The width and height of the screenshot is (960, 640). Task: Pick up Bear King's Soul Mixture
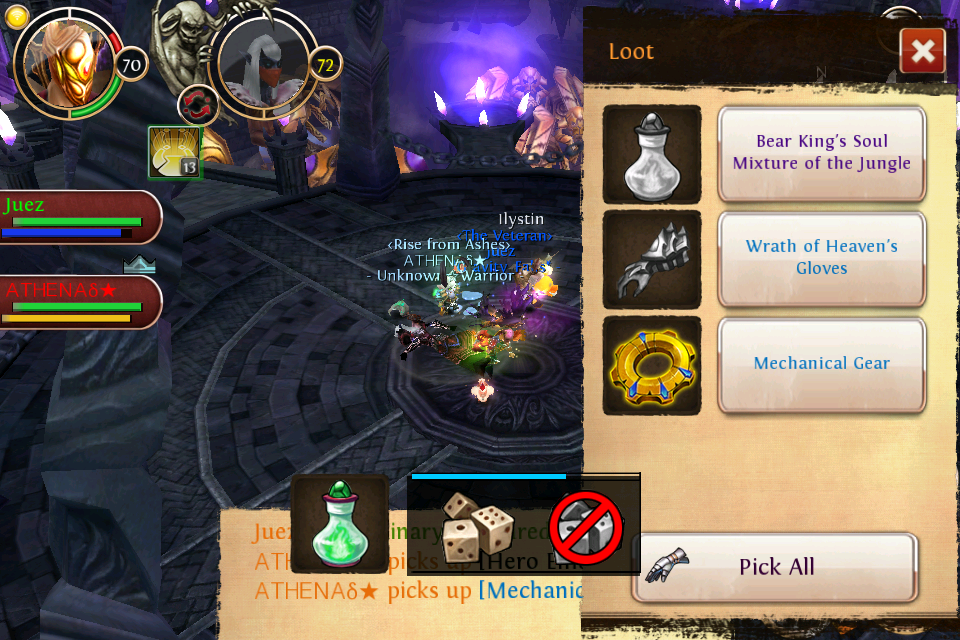pos(821,153)
